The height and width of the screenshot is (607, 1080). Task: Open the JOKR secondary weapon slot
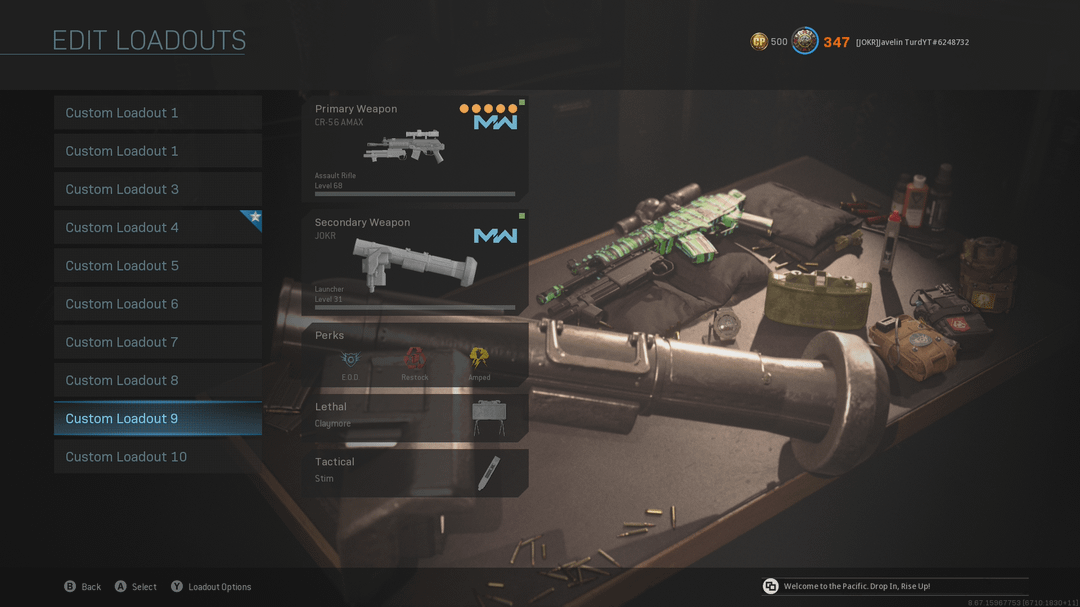(x=415, y=262)
